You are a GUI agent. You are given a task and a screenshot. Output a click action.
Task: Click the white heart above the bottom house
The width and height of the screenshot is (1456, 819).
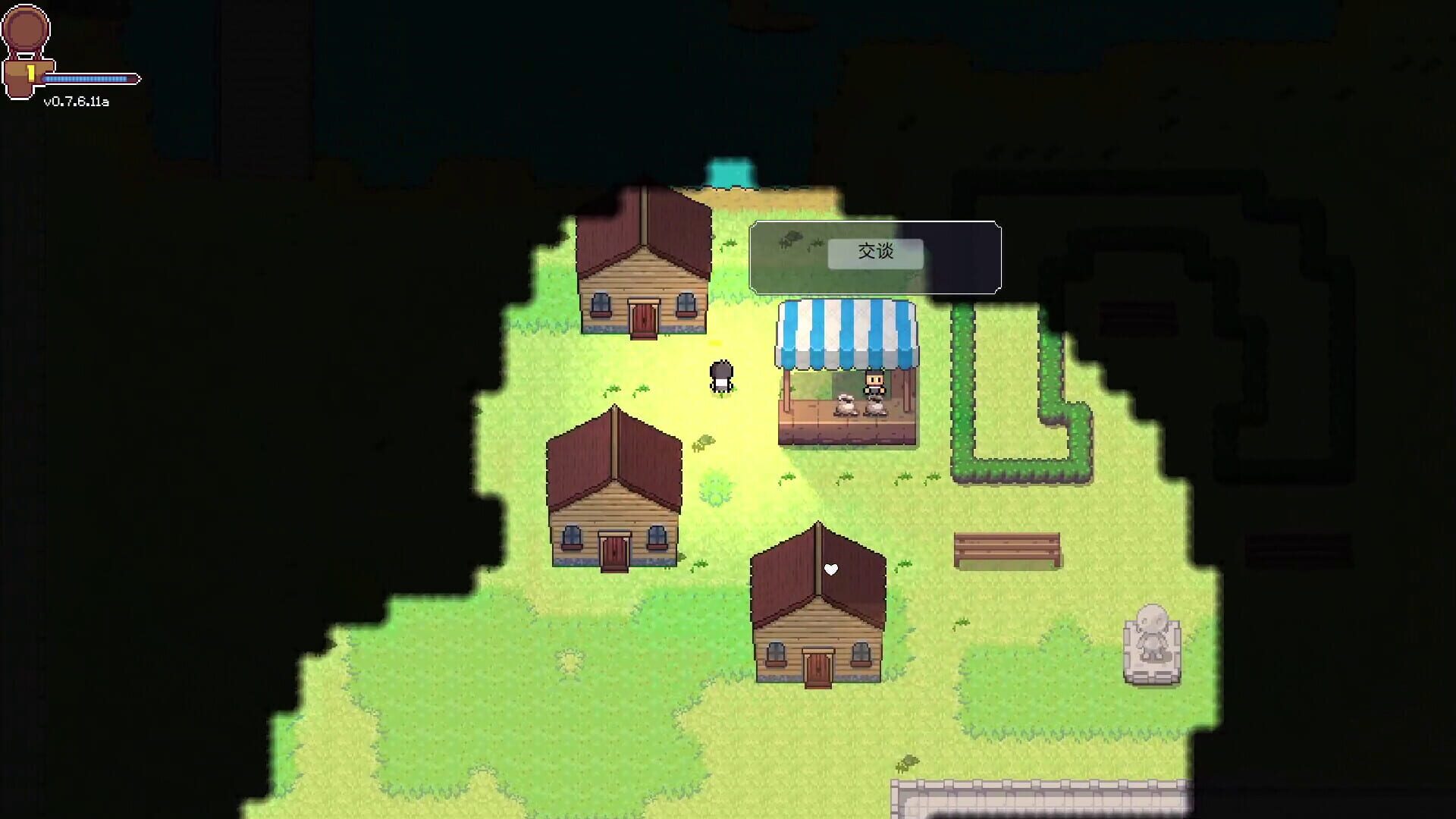point(830,569)
